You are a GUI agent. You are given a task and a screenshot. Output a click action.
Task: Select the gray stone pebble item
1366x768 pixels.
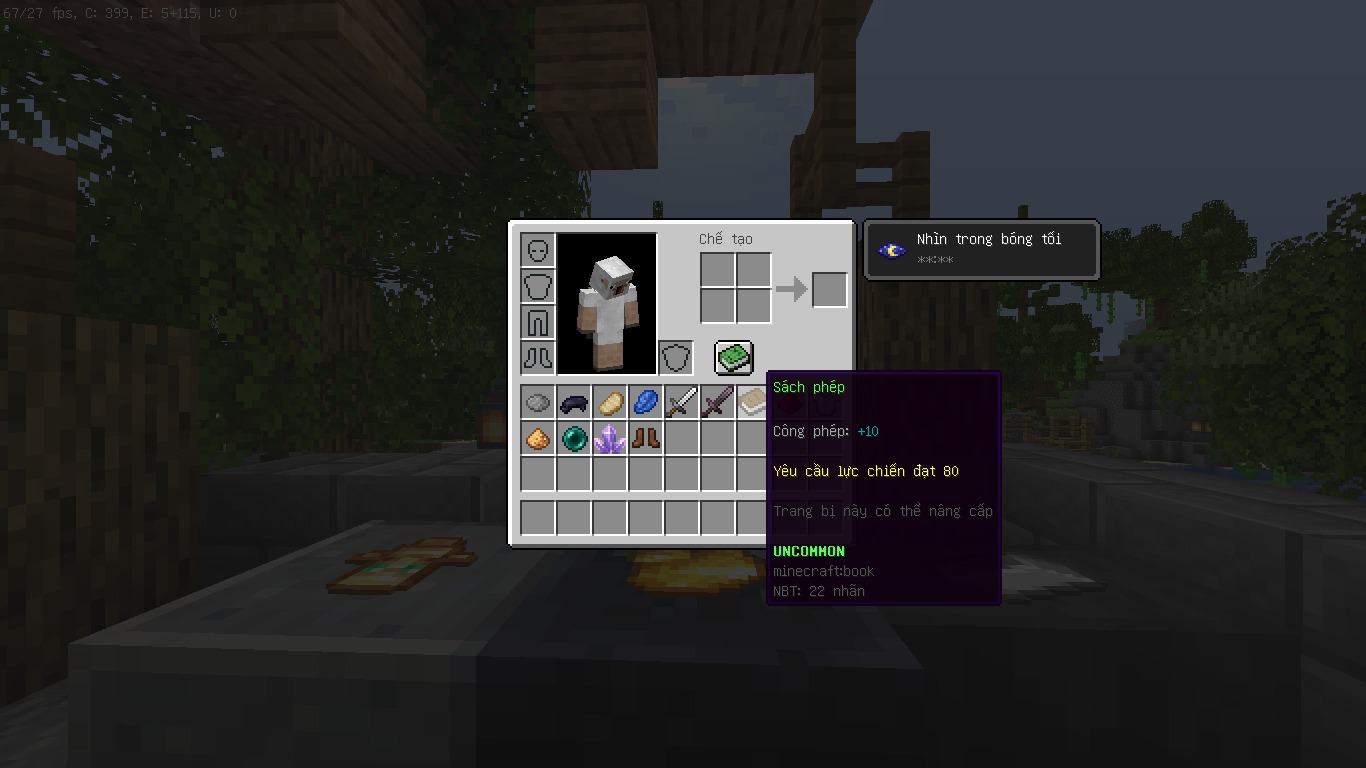pyautogui.click(x=538, y=403)
